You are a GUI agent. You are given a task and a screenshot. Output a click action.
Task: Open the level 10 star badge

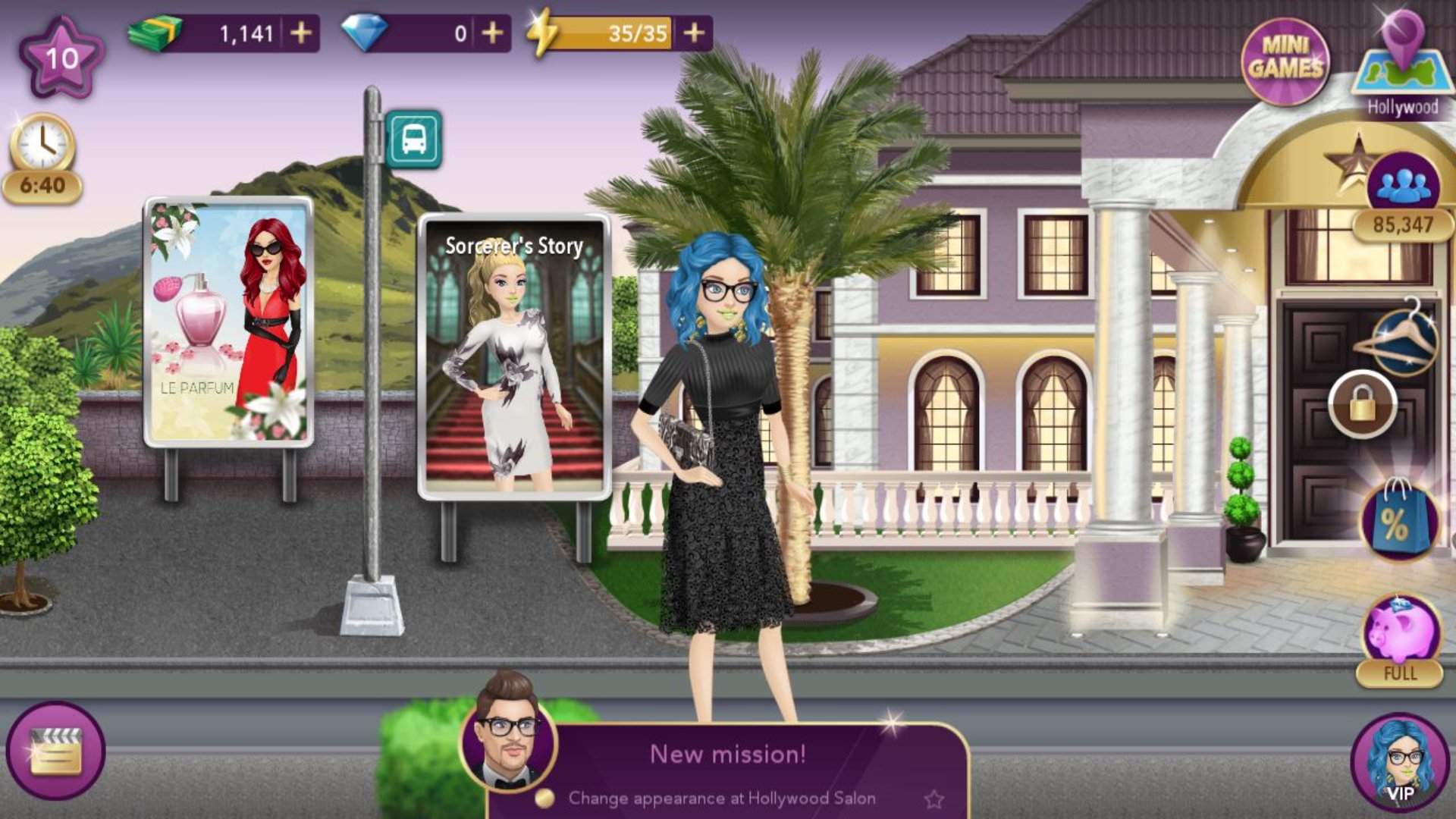point(61,58)
